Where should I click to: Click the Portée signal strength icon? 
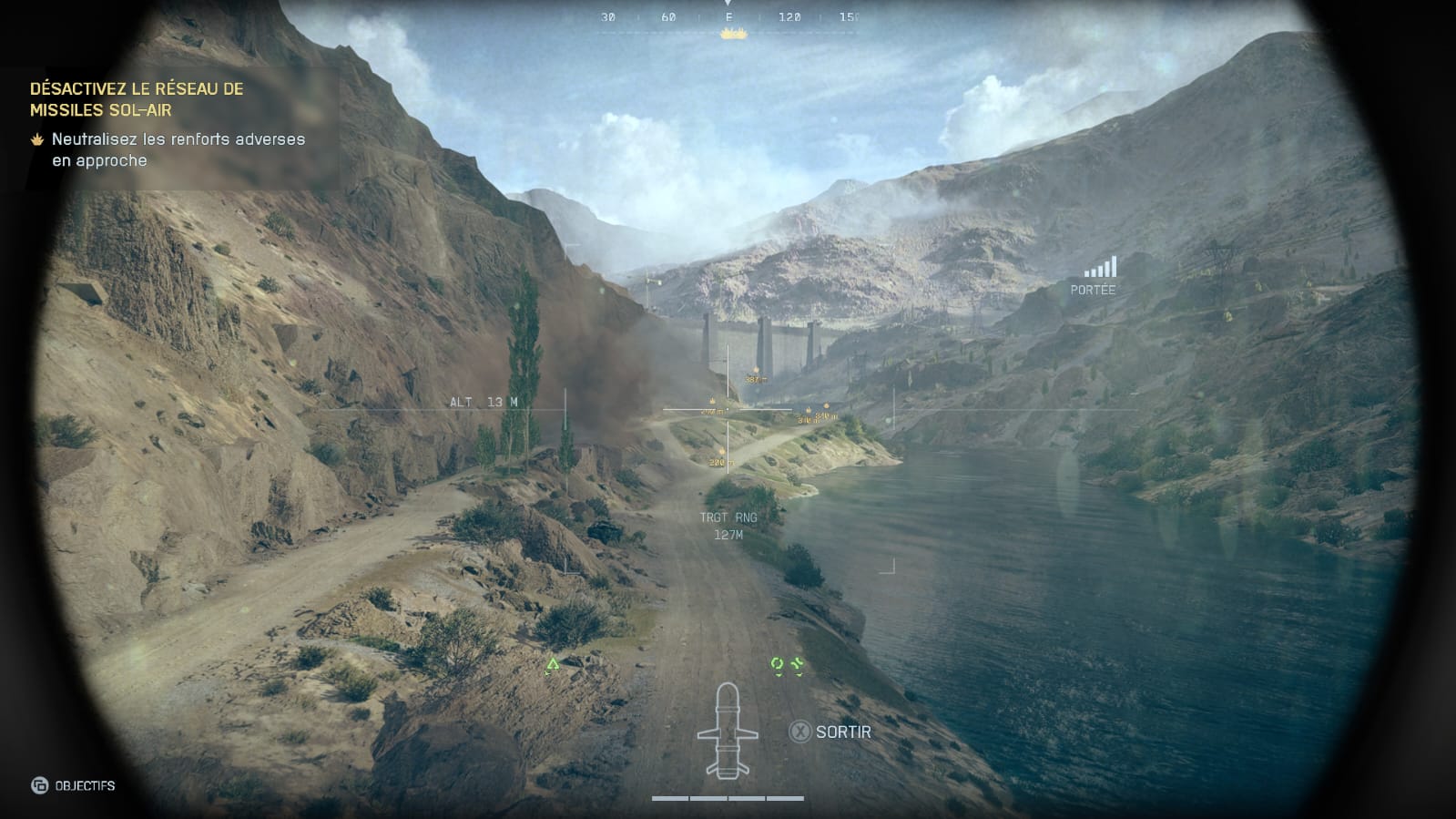click(1100, 267)
